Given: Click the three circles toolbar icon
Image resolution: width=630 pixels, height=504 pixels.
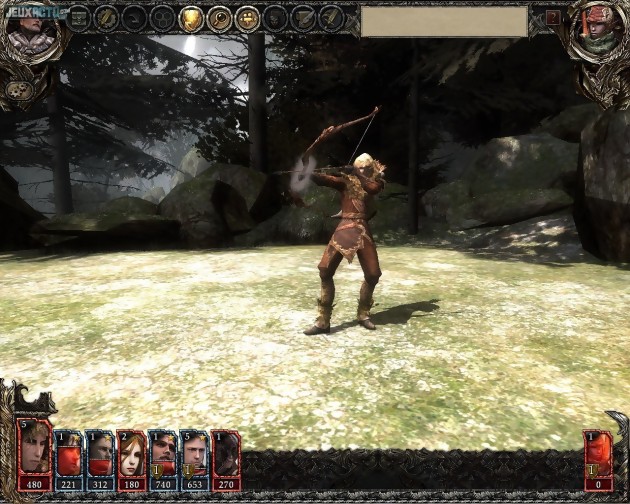Looking at the screenshot, I should coord(162,18).
